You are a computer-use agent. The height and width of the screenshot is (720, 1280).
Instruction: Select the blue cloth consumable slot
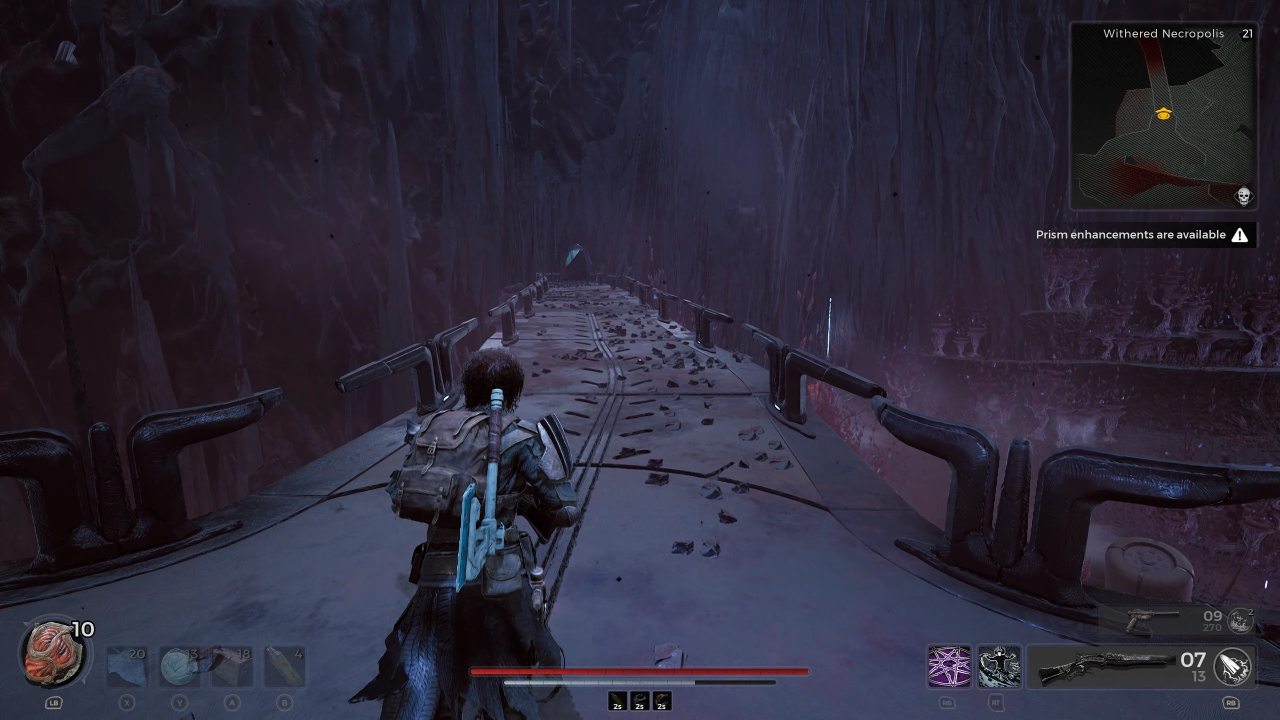click(x=127, y=666)
